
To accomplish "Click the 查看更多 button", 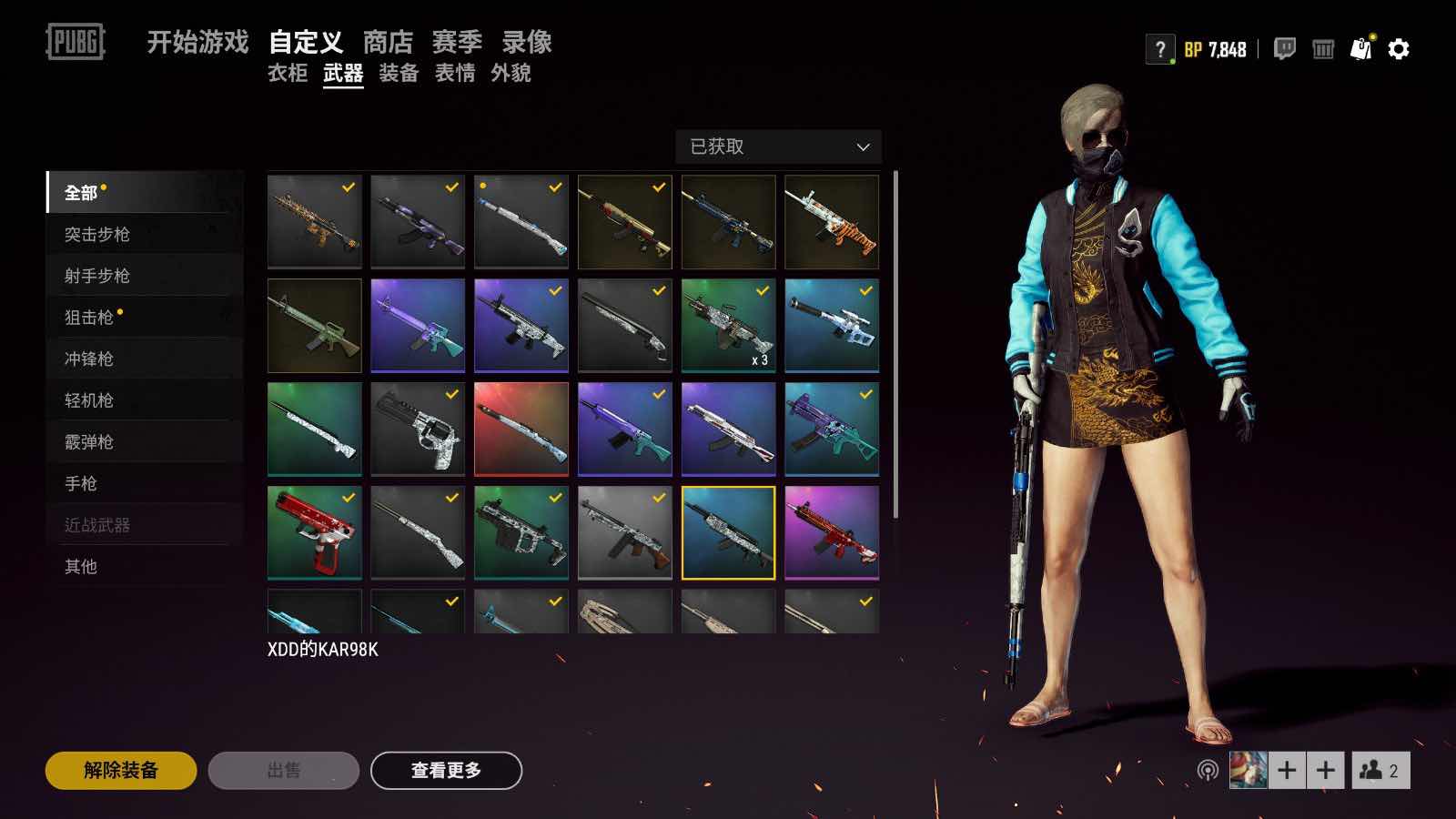I will click(446, 769).
